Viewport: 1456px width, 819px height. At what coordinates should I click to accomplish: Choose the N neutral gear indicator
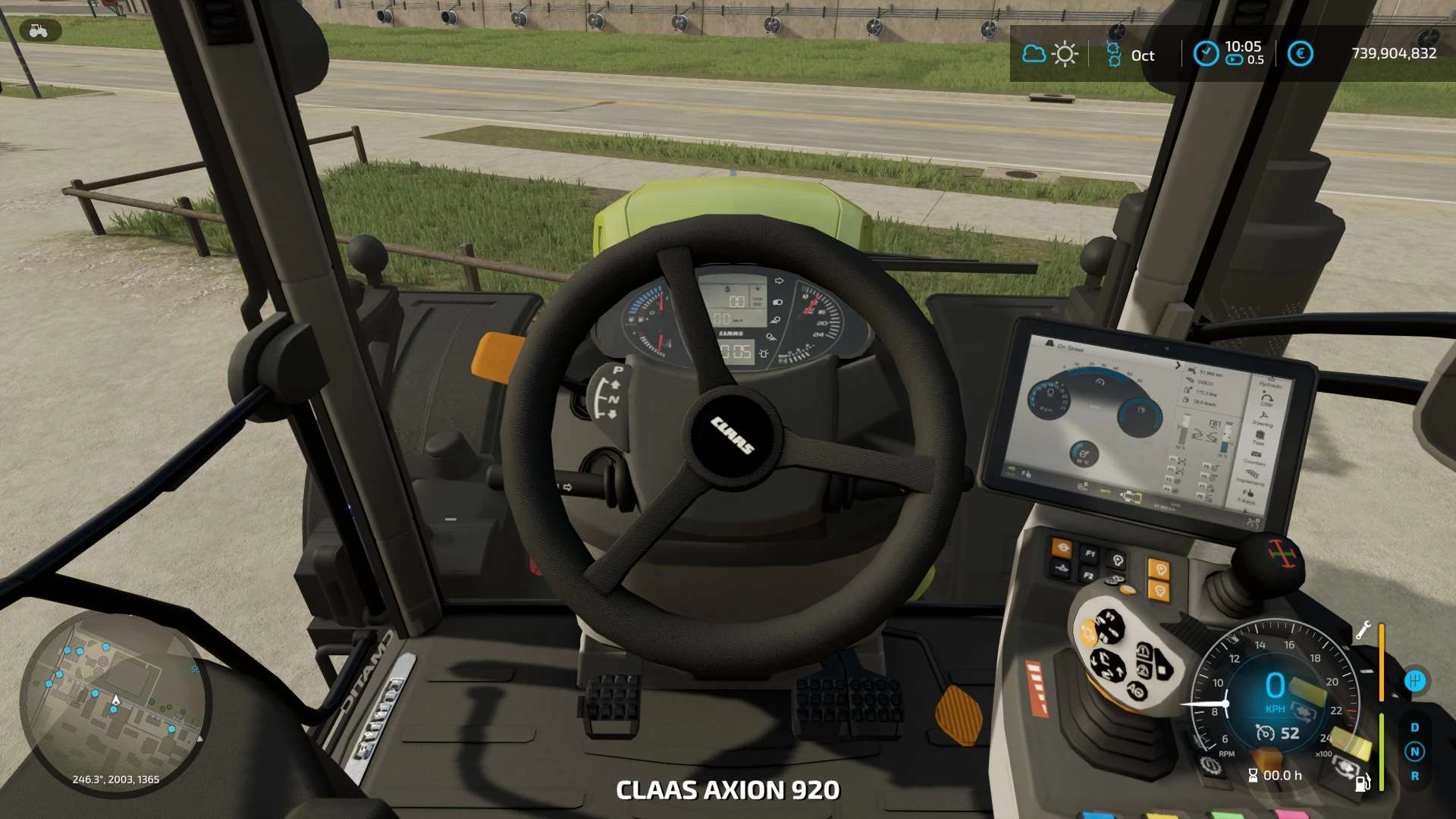click(1414, 752)
